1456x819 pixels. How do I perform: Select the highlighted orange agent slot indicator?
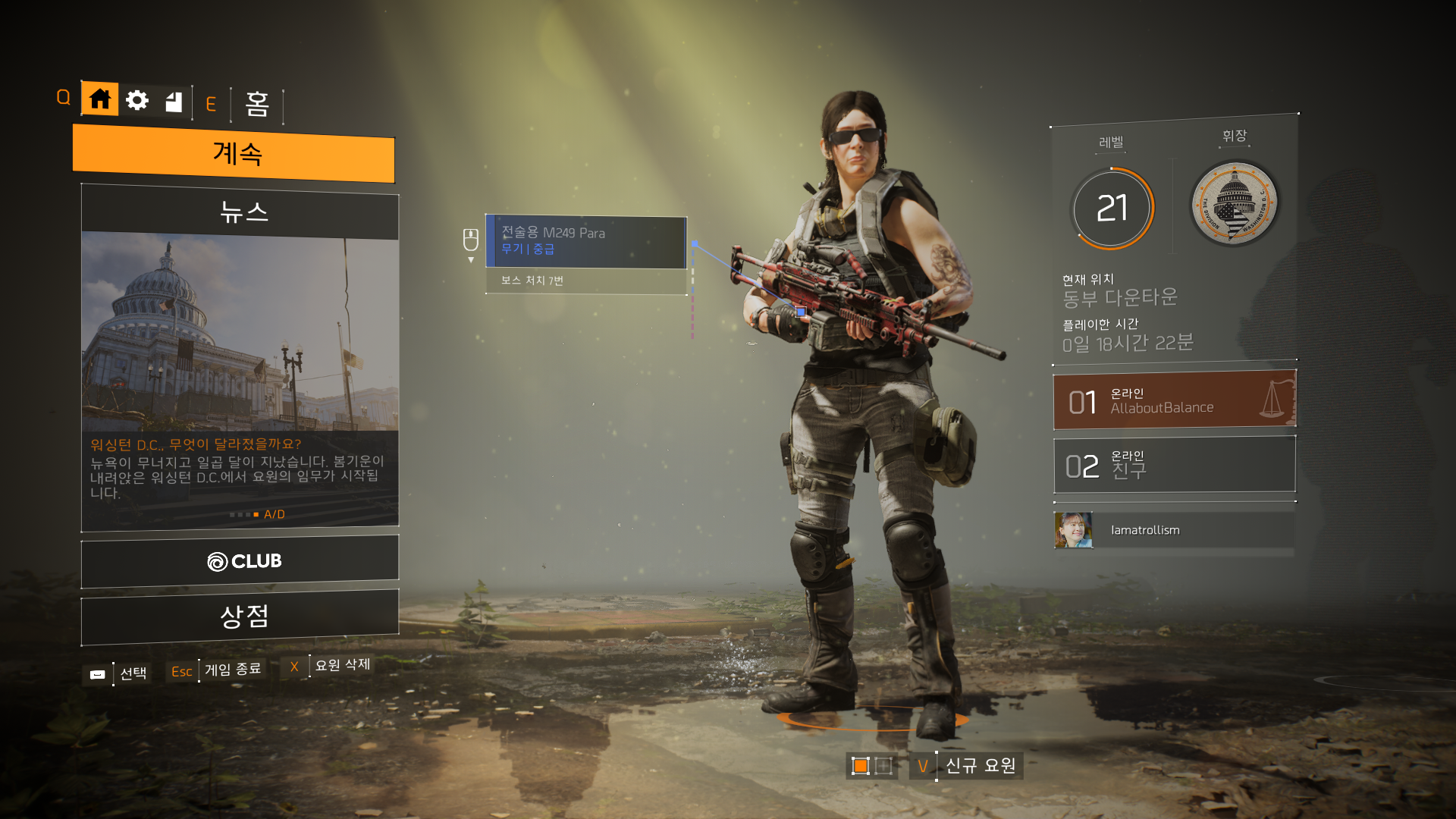coord(860,766)
